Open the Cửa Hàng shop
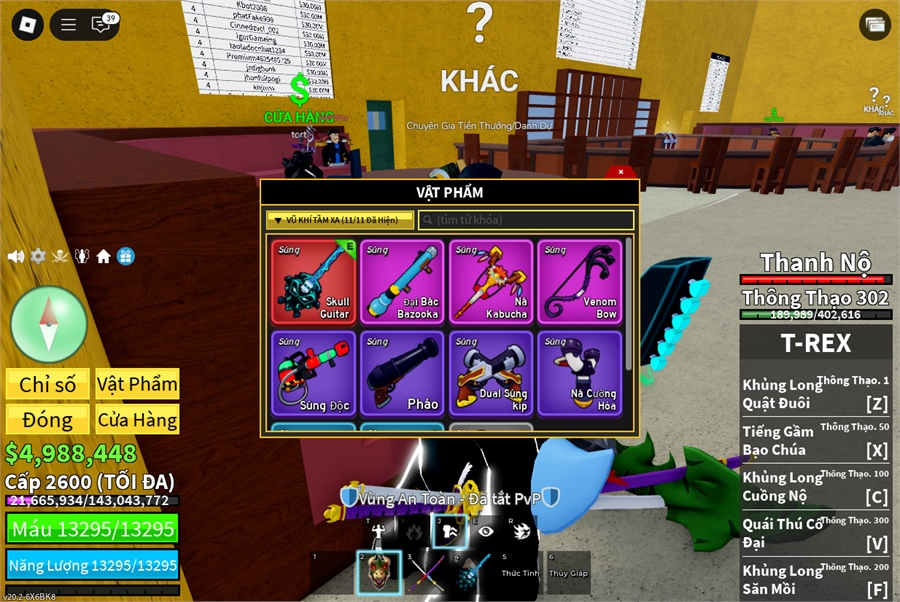 point(137,420)
